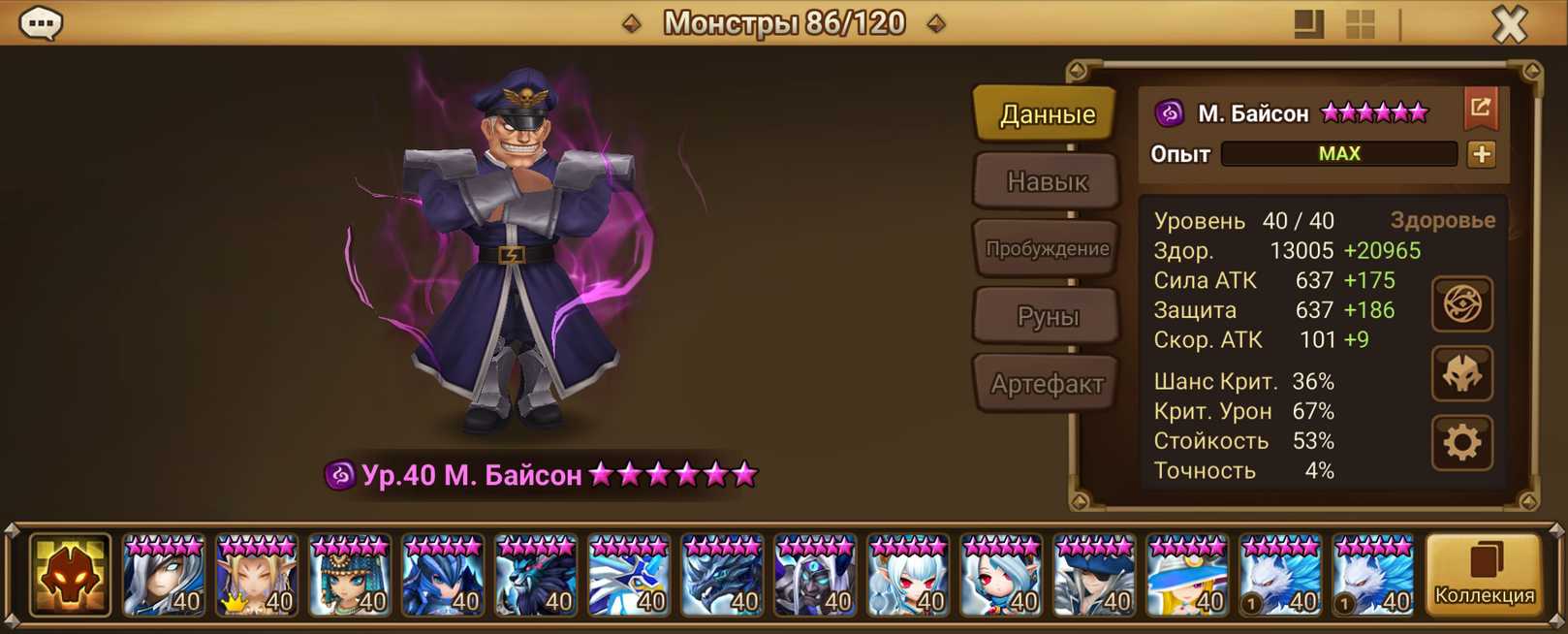Open the chat speech bubble

(x=41, y=22)
